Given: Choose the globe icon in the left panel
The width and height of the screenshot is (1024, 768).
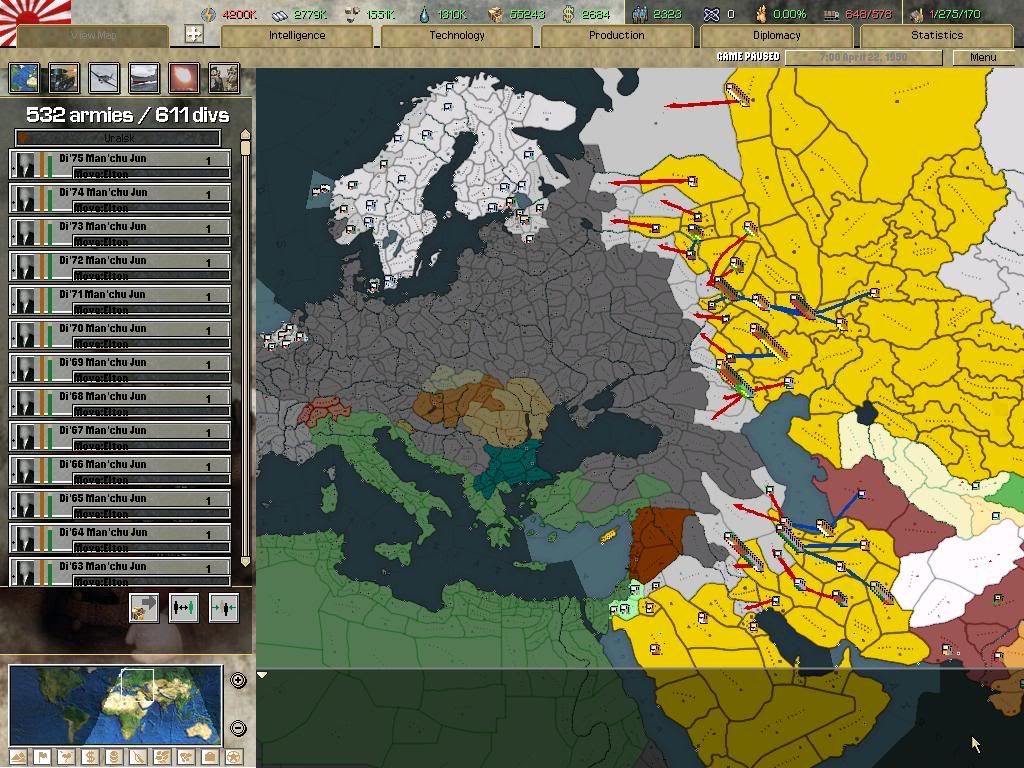Looking at the screenshot, I should click(x=24, y=77).
